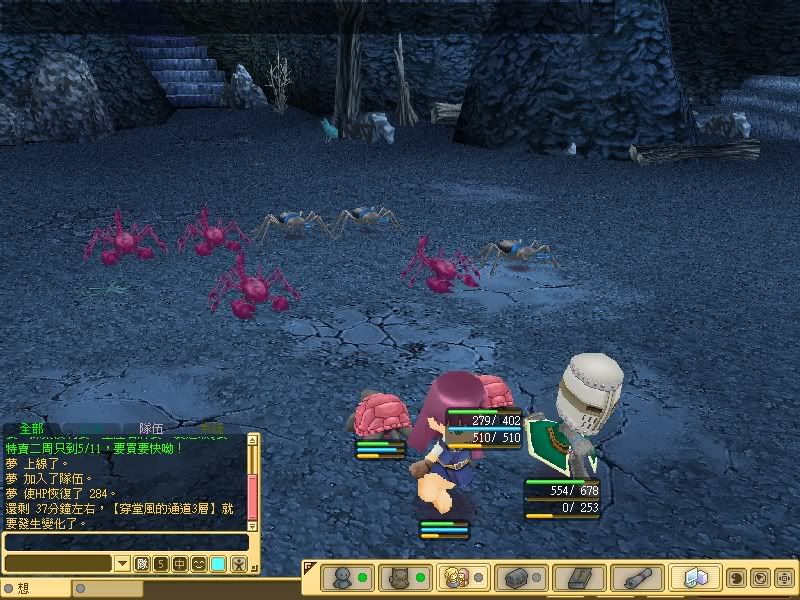Toggle the 中 chat range button
This screenshot has width=800, height=600.
(180, 564)
